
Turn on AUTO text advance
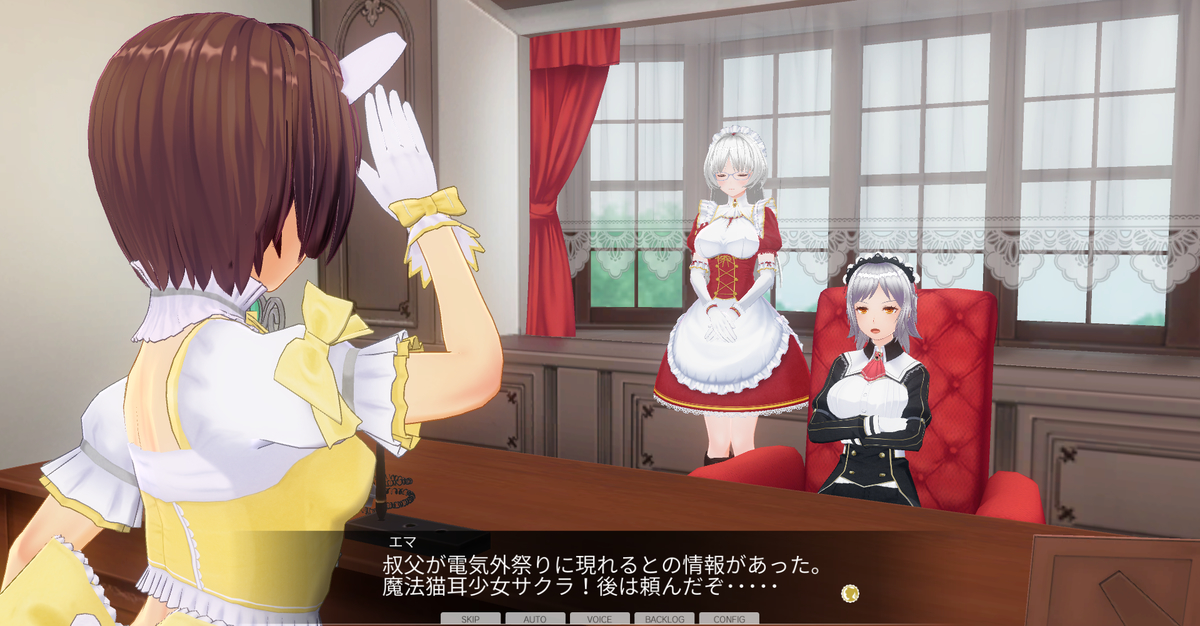[535, 619]
